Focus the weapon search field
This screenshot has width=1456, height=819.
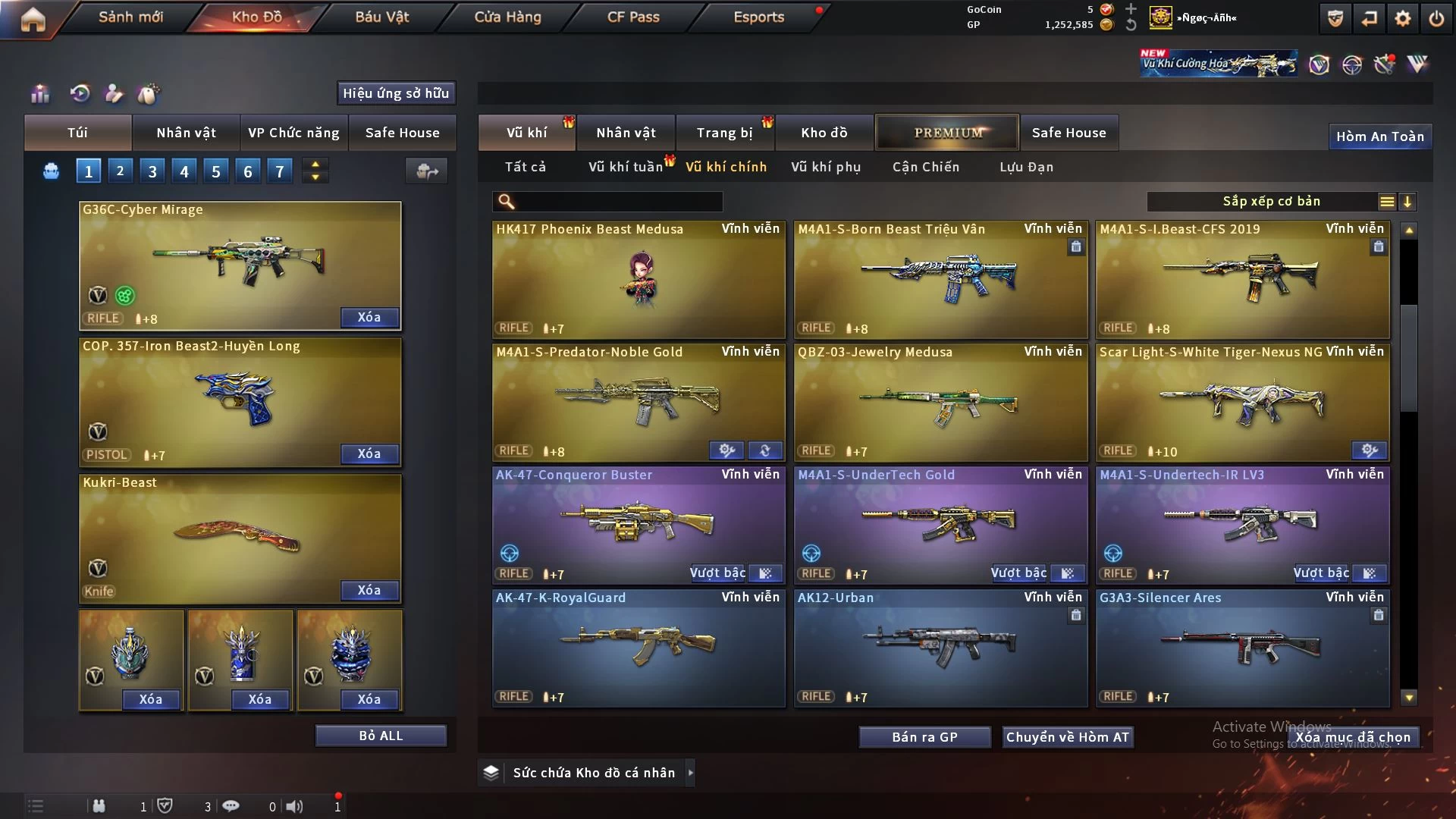point(618,201)
